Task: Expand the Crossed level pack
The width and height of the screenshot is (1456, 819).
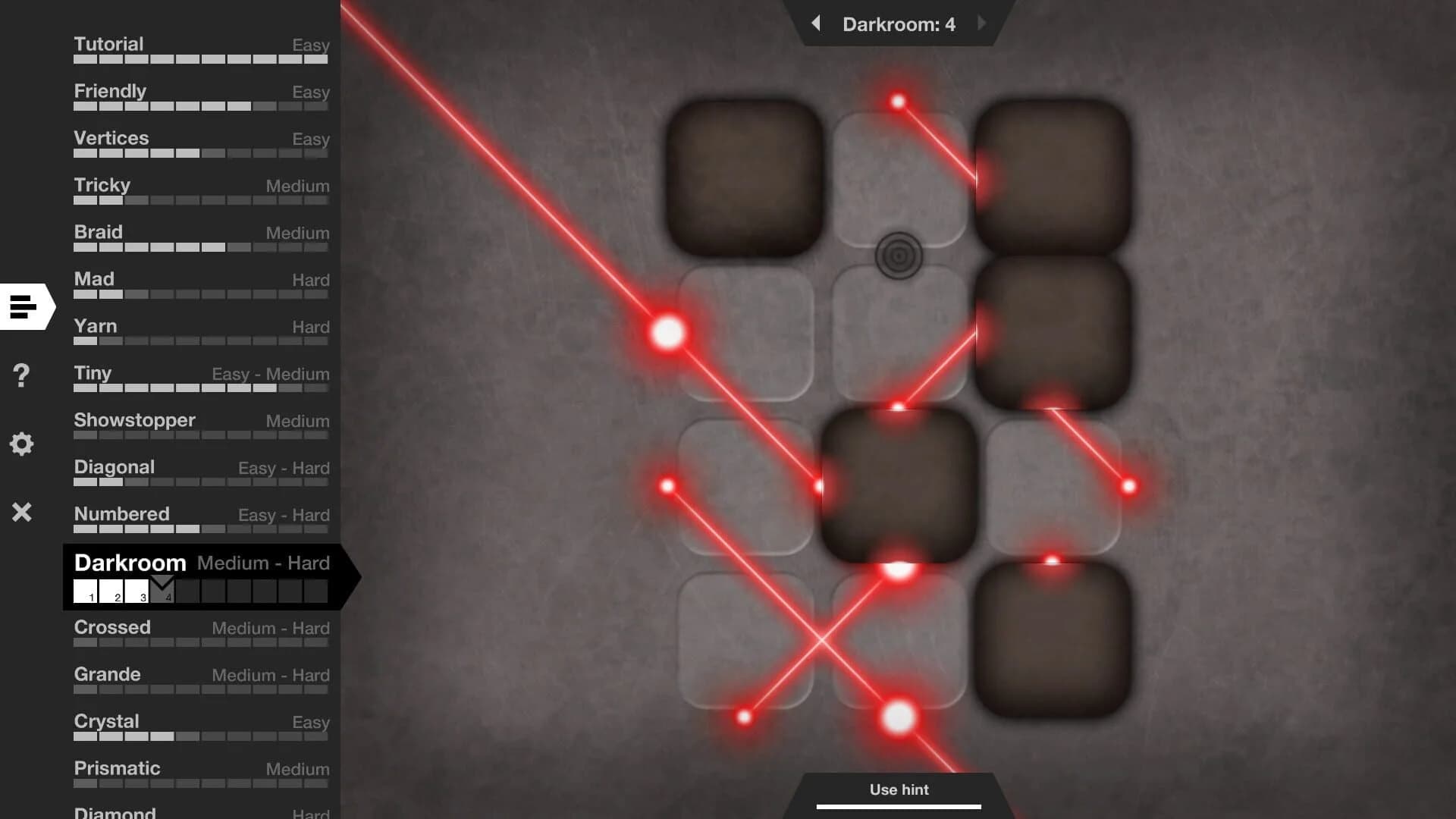Action: (111, 627)
